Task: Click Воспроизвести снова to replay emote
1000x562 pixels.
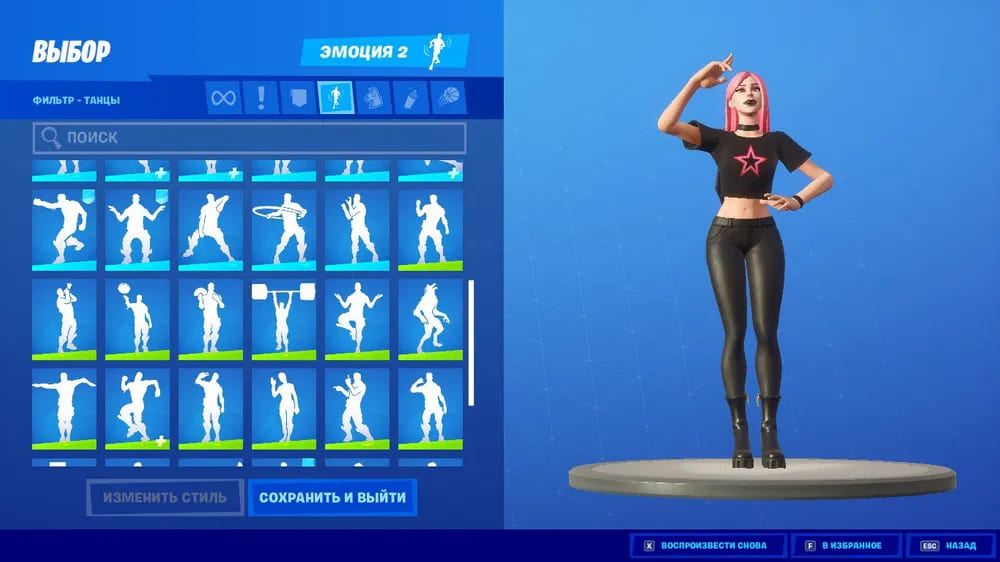Action: pos(707,546)
